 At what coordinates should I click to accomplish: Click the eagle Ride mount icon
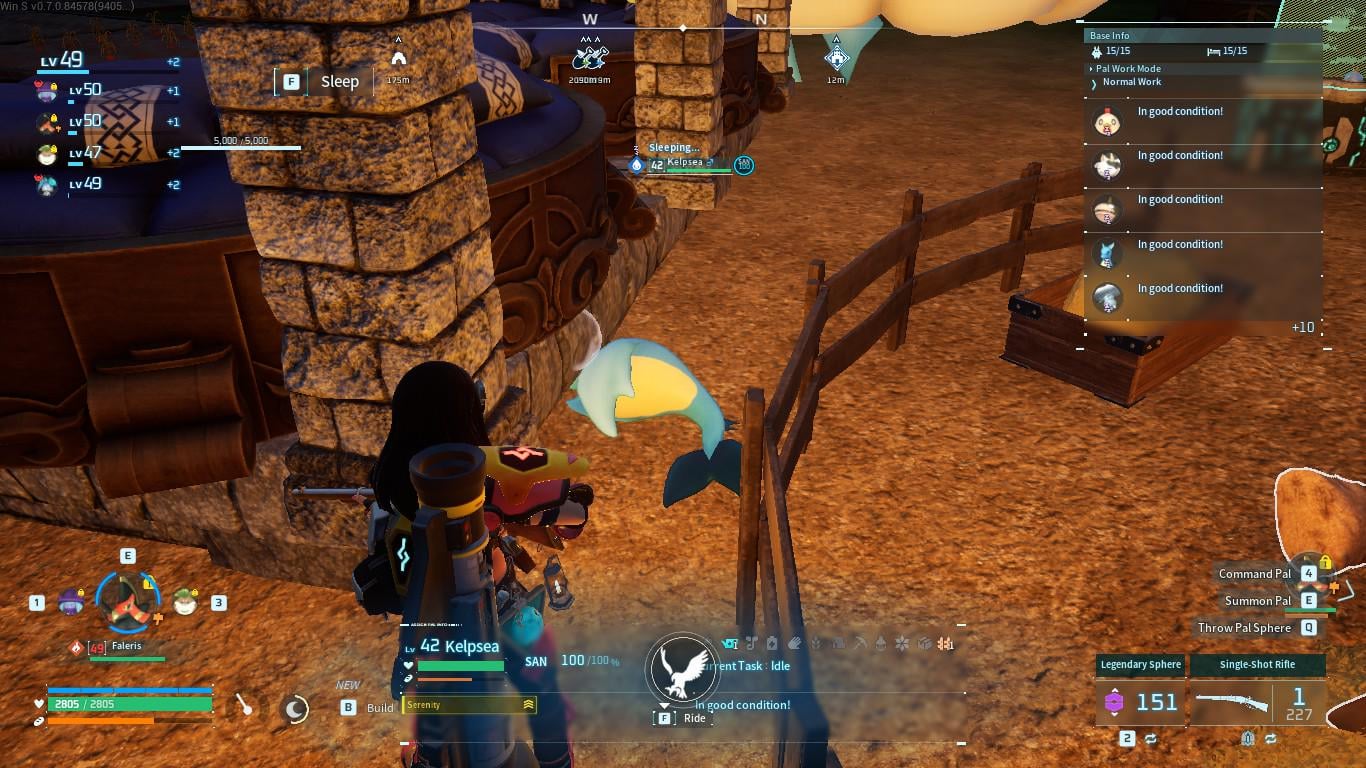click(x=681, y=670)
